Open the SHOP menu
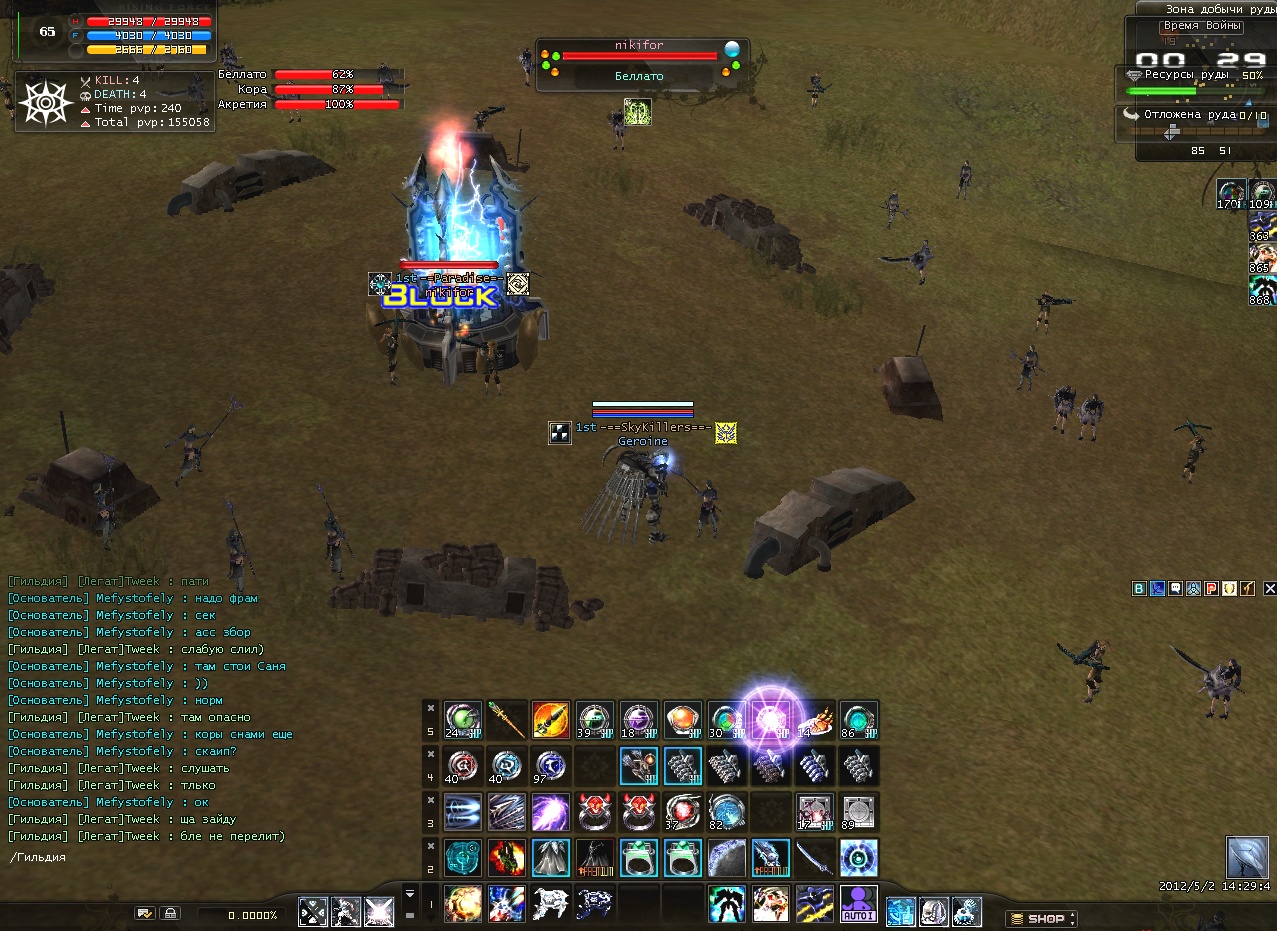The height and width of the screenshot is (931, 1277). point(1043,918)
